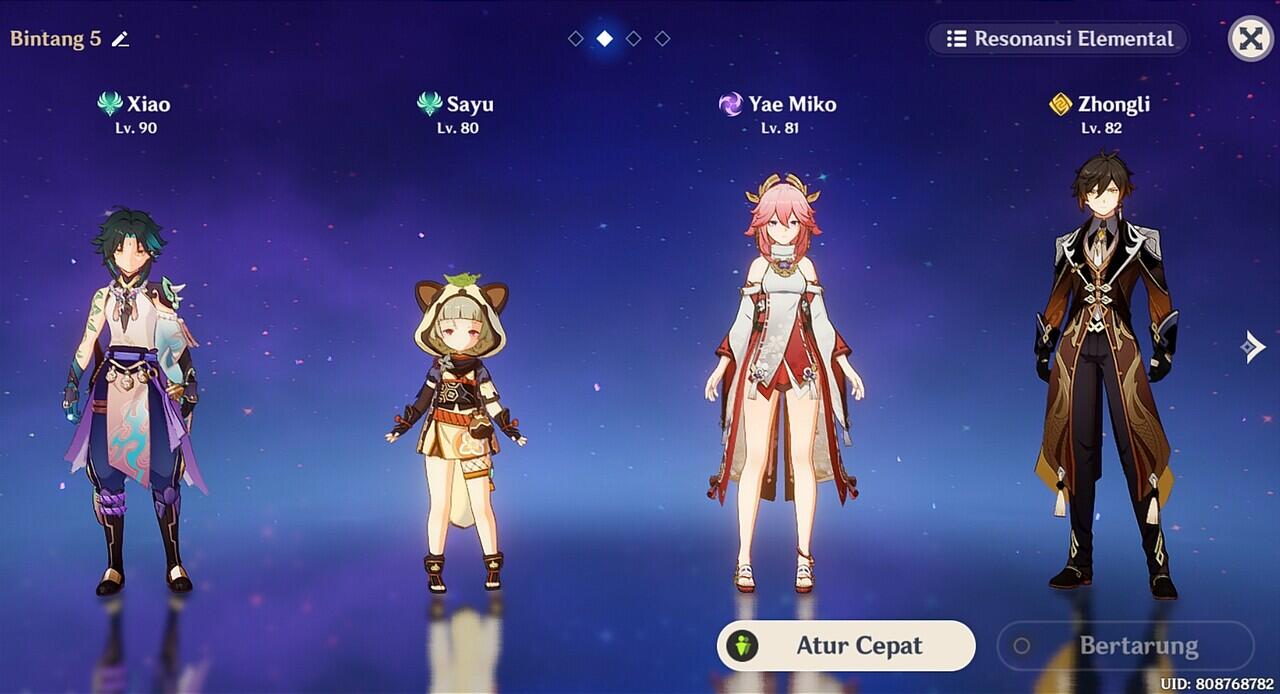
Task: Click the Bertarung button
Action: [1125, 646]
